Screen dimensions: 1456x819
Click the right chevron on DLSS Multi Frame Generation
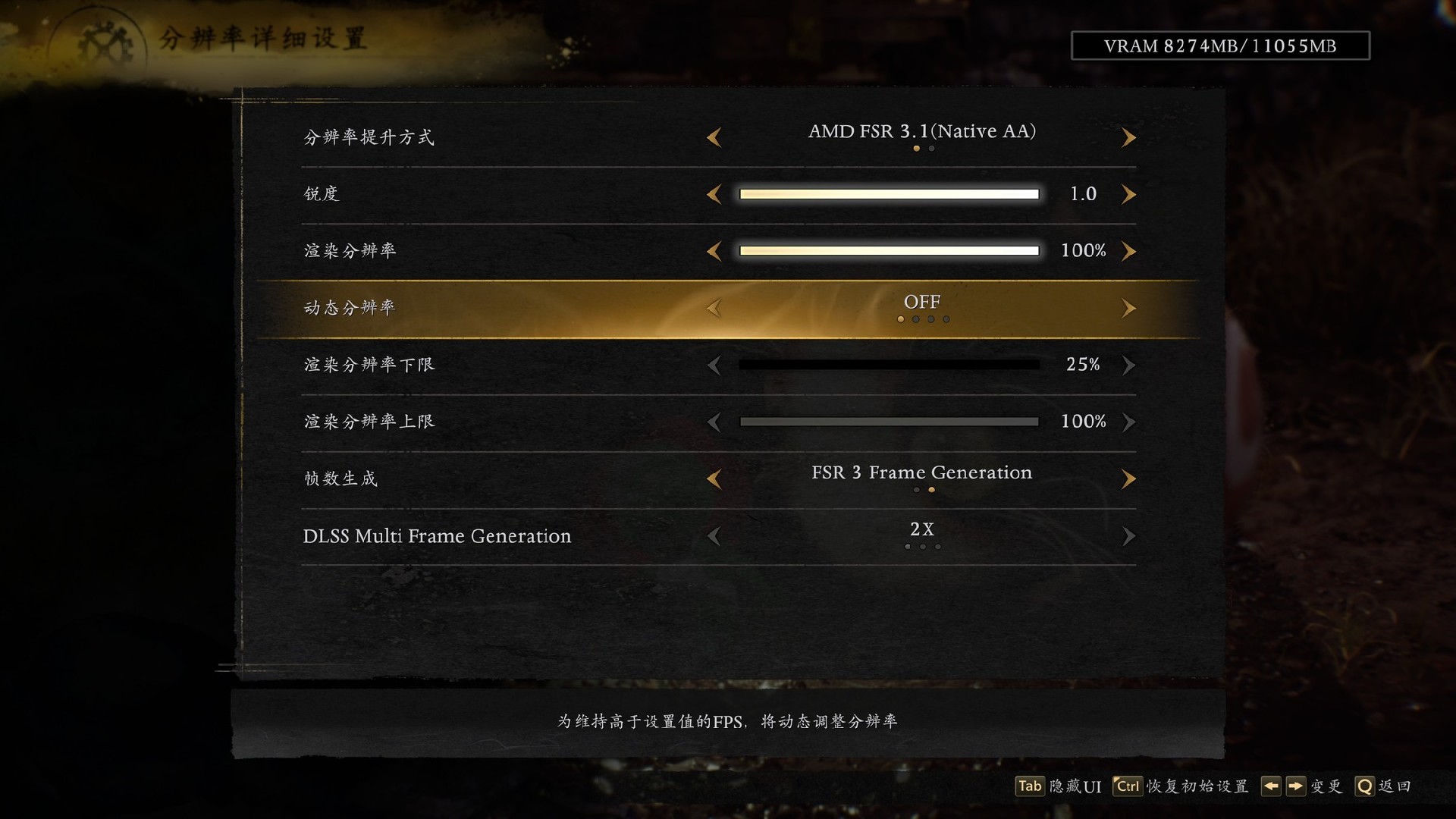click(1129, 536)
